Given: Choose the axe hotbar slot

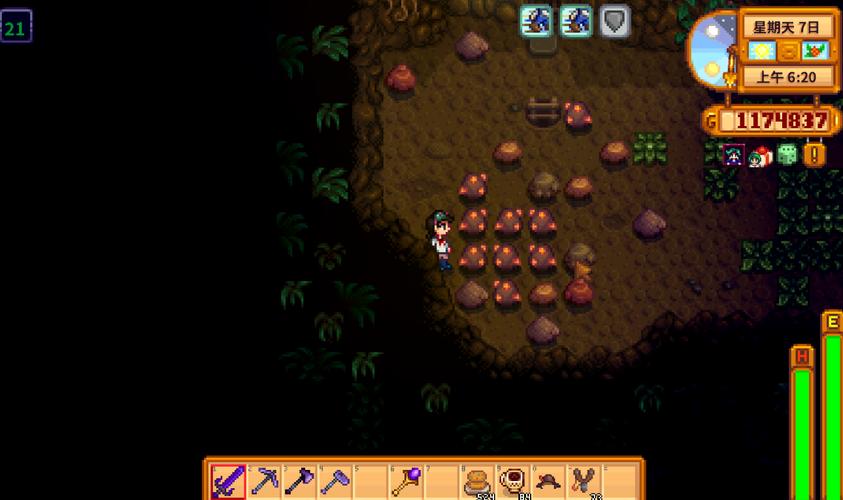Looking at the screenshot, I should click(299, 481).
